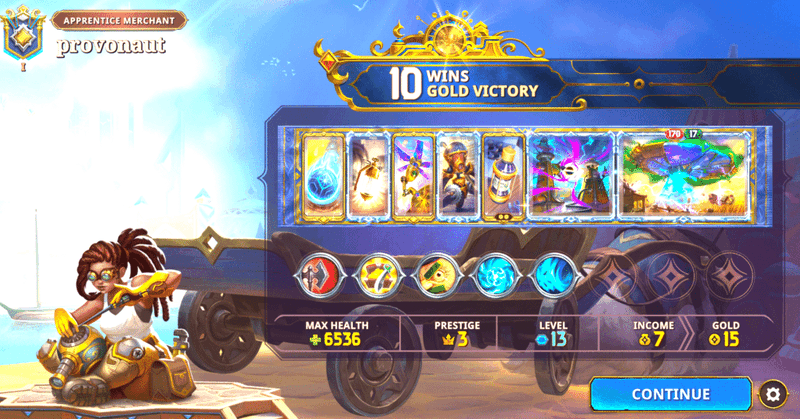
Task: Continue past the victory screen
Action: coord(670,394)
